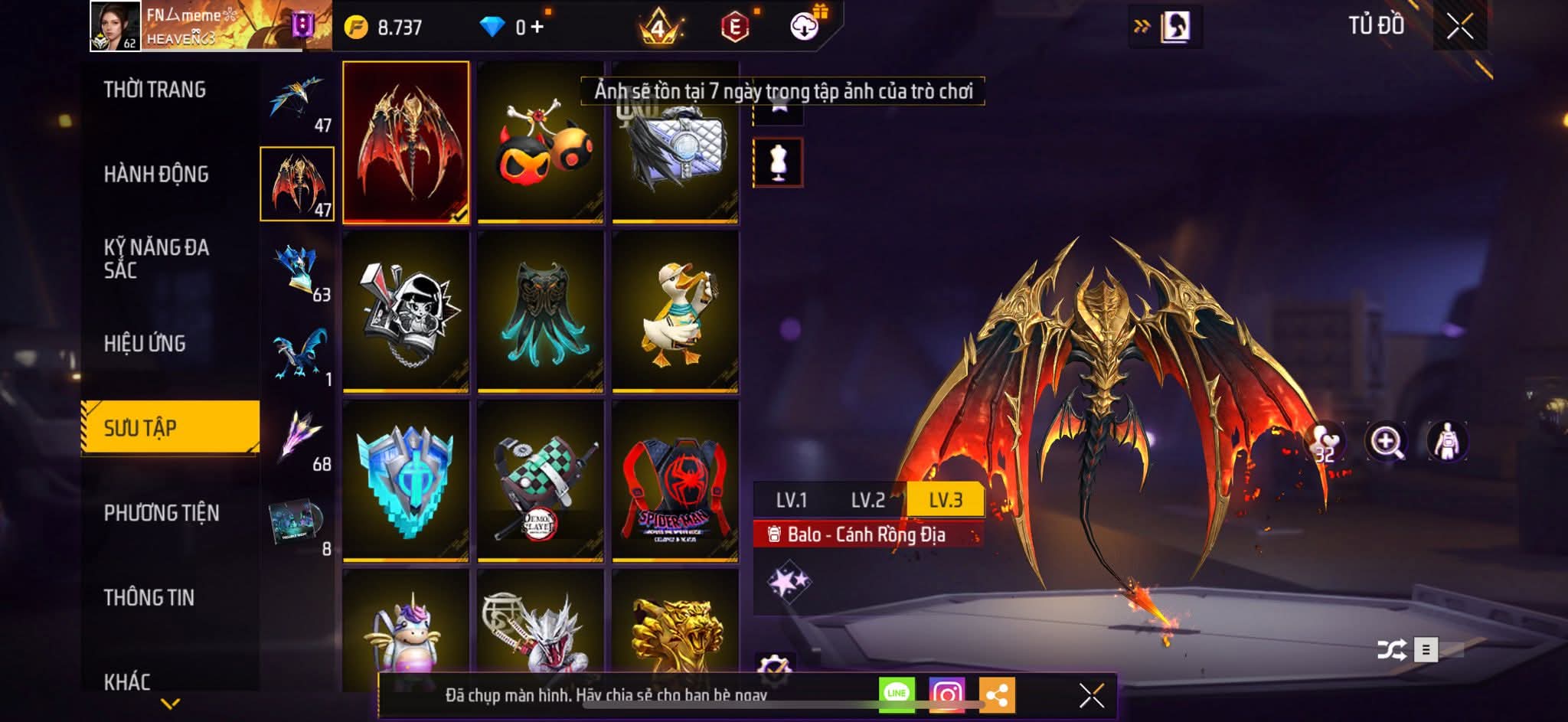Share screenshot to Instagram

click(947, 694)
